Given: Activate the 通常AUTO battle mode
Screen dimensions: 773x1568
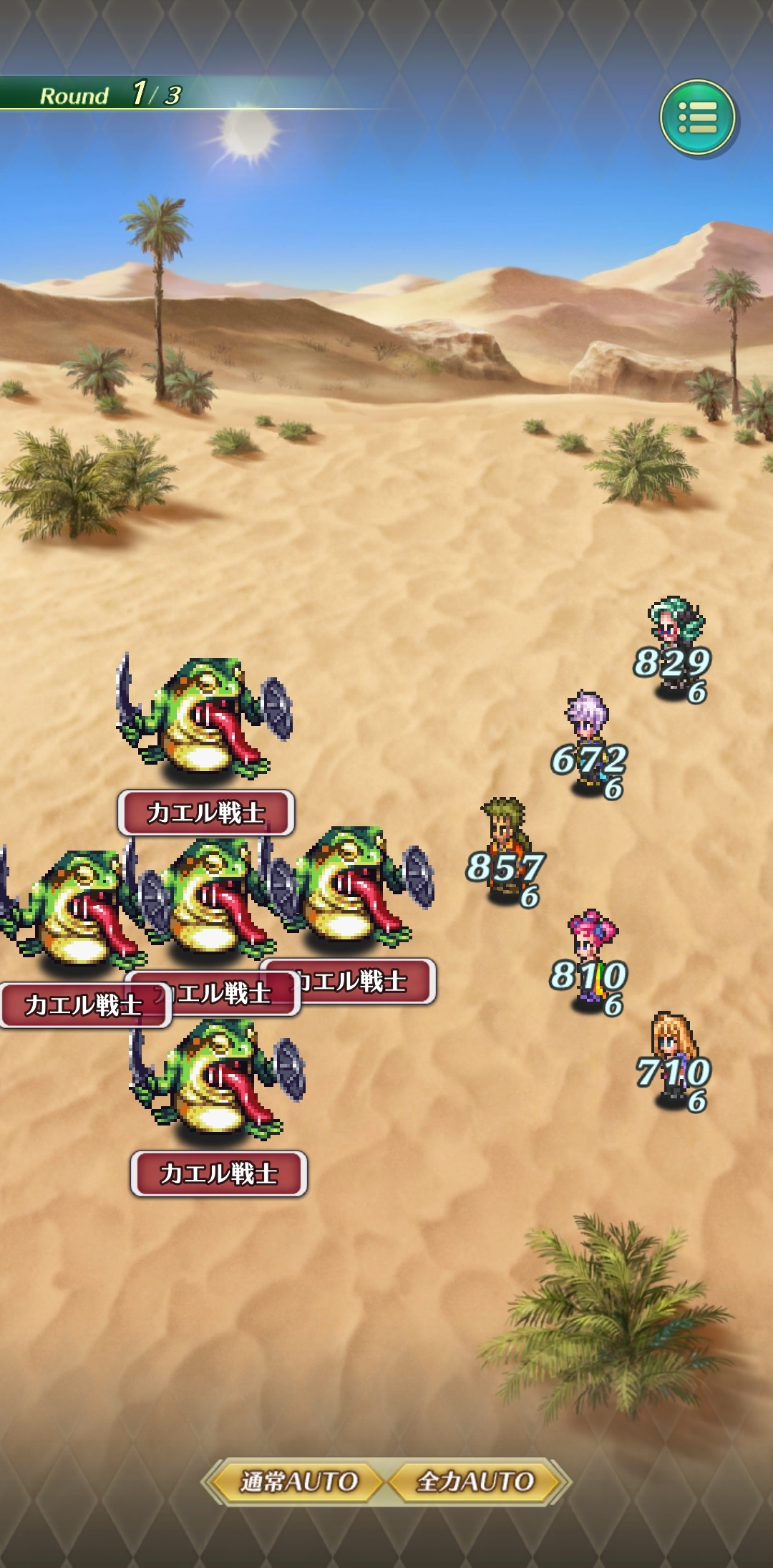Looking at the screenshot, I should [298, 1481].
